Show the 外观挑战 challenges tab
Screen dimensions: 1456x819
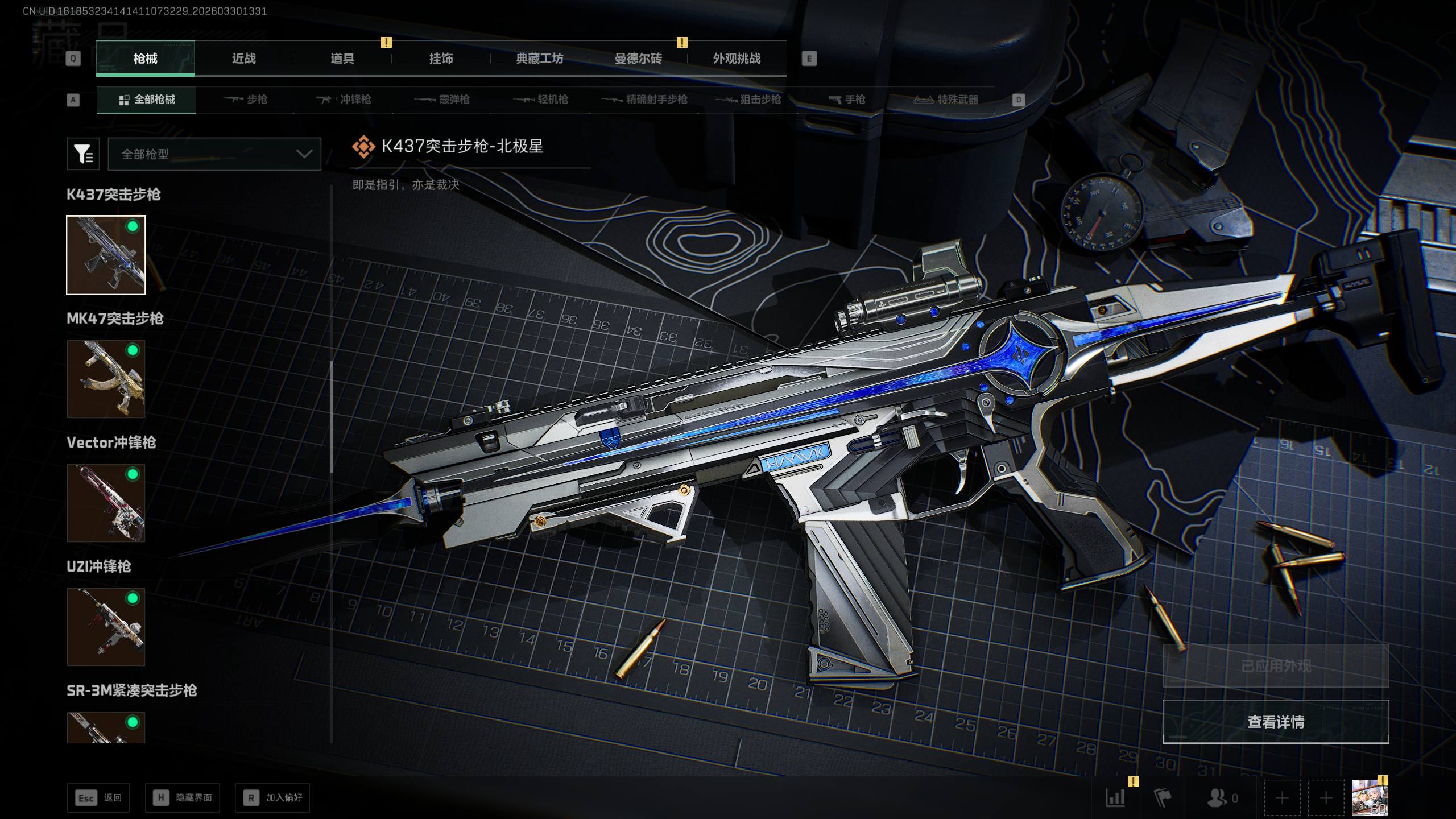click(x=737, y=59)
